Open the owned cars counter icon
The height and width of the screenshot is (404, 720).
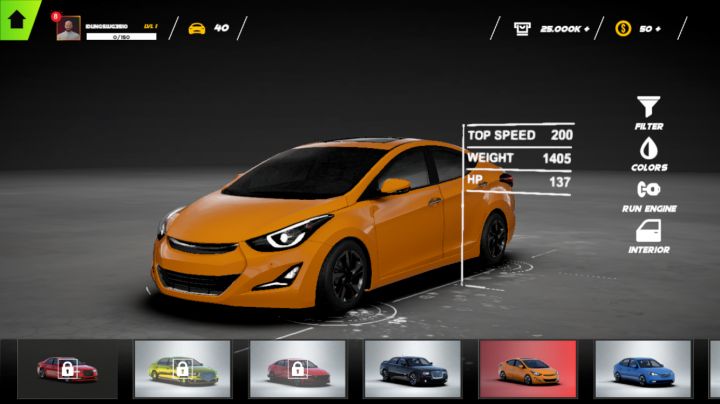pyautogui.click(x=197, y=28)
